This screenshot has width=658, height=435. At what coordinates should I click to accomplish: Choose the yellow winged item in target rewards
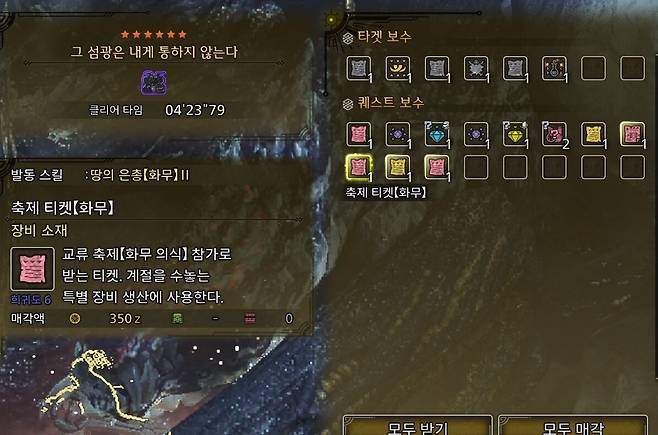click(x=397, y=68)
